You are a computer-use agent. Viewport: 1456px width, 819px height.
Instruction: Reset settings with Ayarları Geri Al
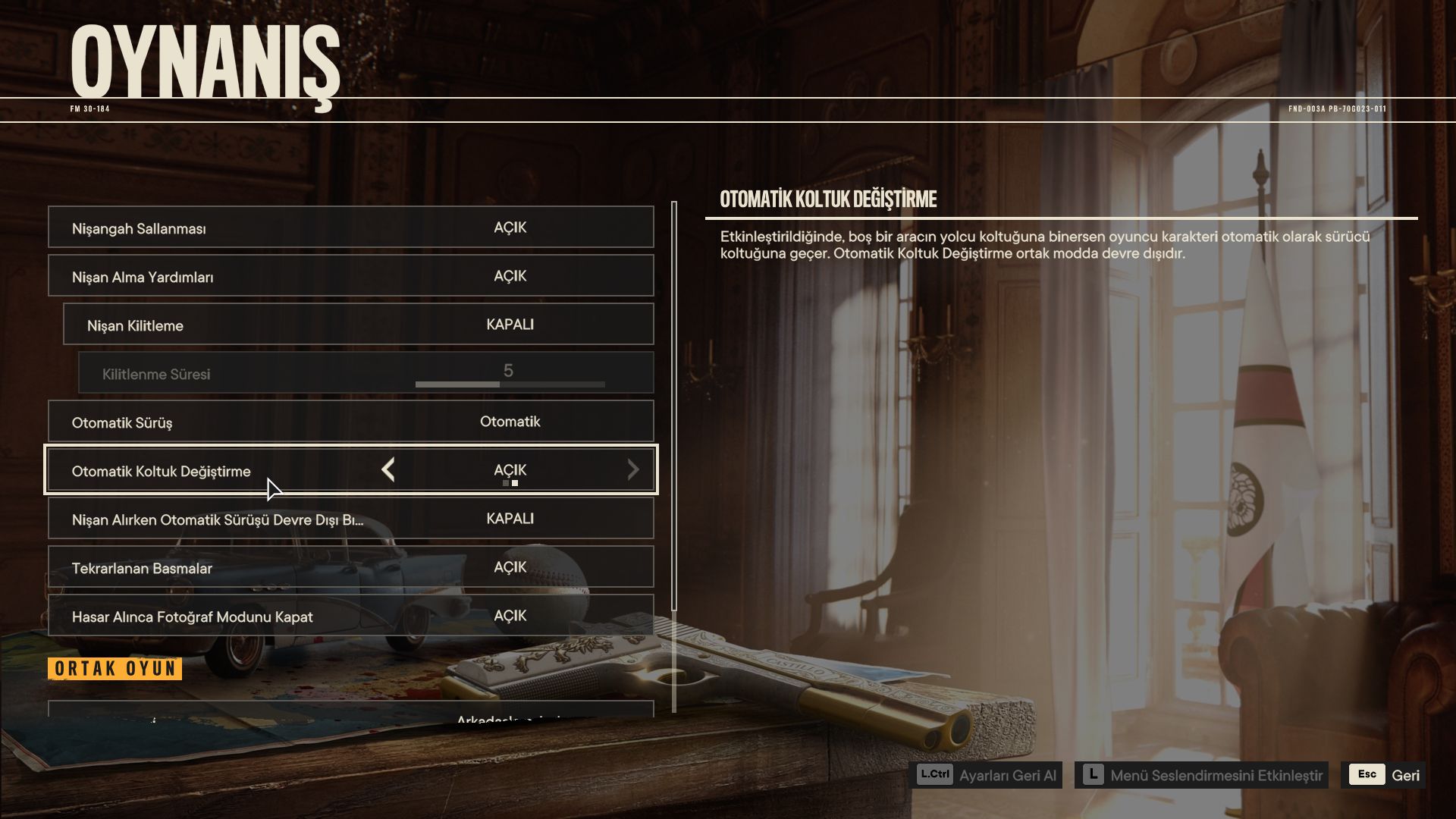(x=986, y=775)
